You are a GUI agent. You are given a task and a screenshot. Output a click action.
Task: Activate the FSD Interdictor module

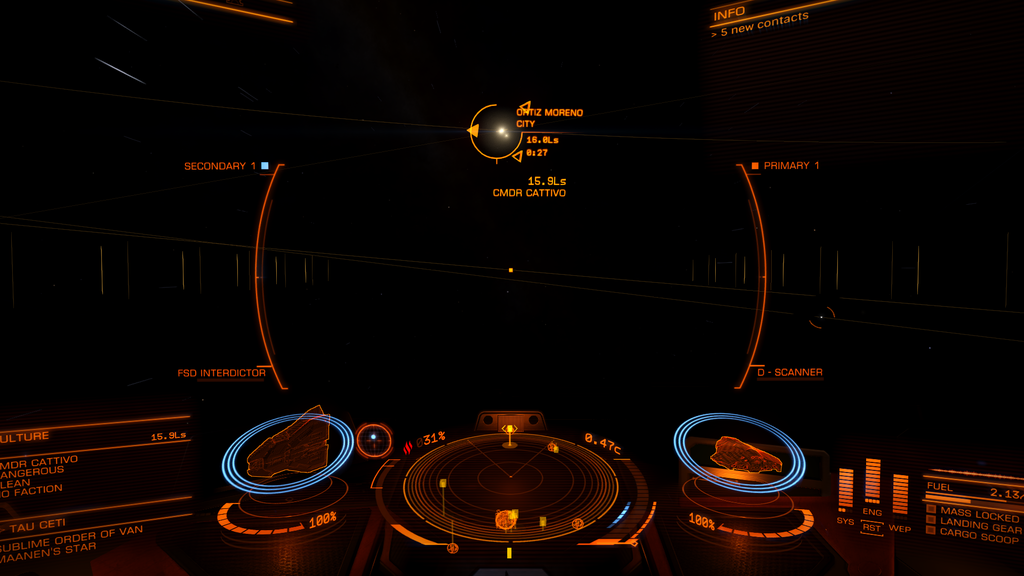point(221,373)
